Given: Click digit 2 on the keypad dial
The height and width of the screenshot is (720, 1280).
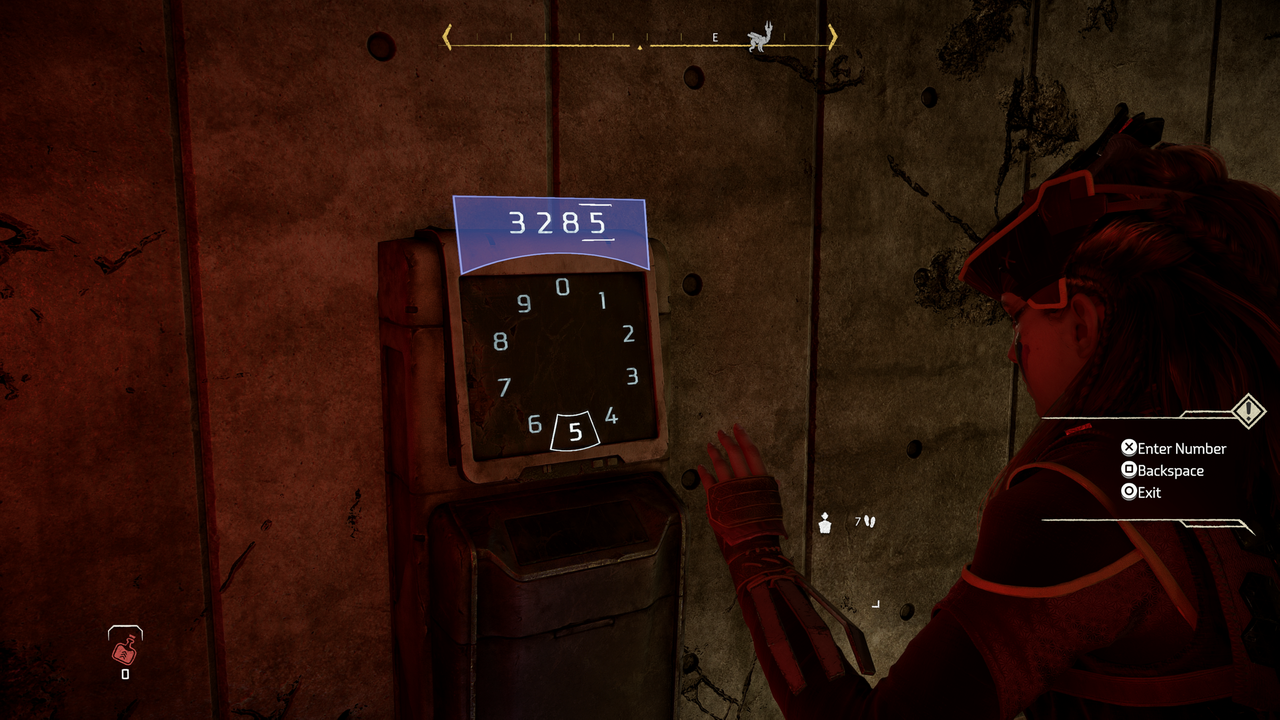Looking at the screenshot, I should pyautogui.click(x=629, y=335).
